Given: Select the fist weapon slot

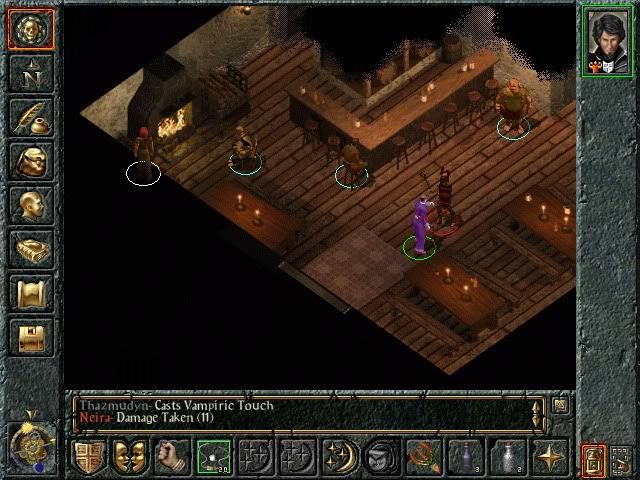Looking at the screenshot, I should pyautogui.click(x=172, y=456).
